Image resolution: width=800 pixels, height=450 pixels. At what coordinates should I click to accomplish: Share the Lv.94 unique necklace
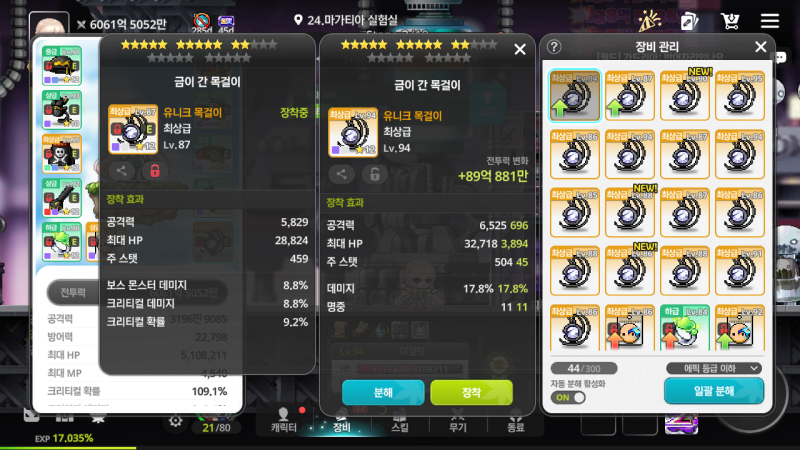[x=342, y=174]
